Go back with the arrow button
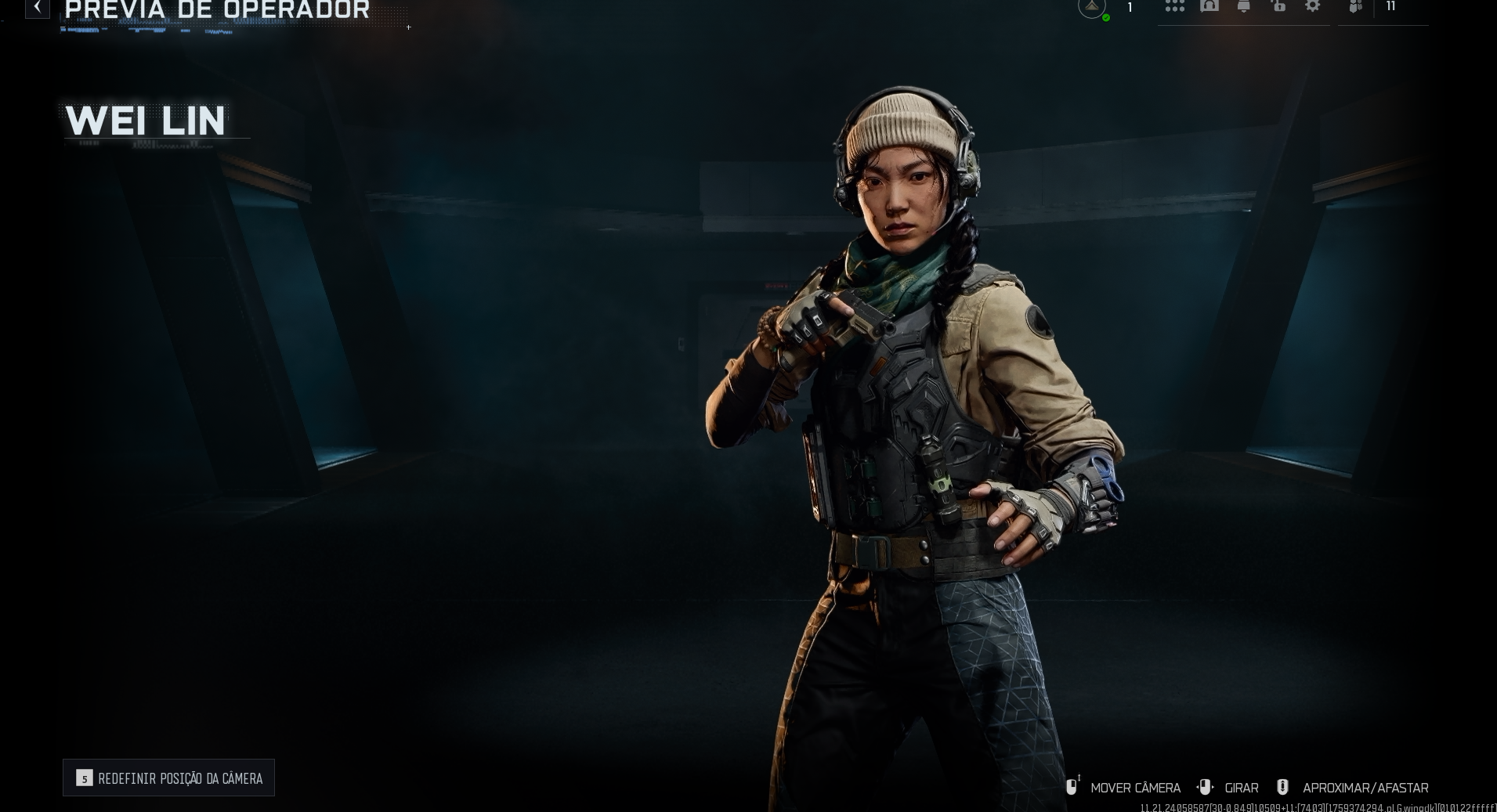The image size is (1497, 812). [x=37, y=7]
